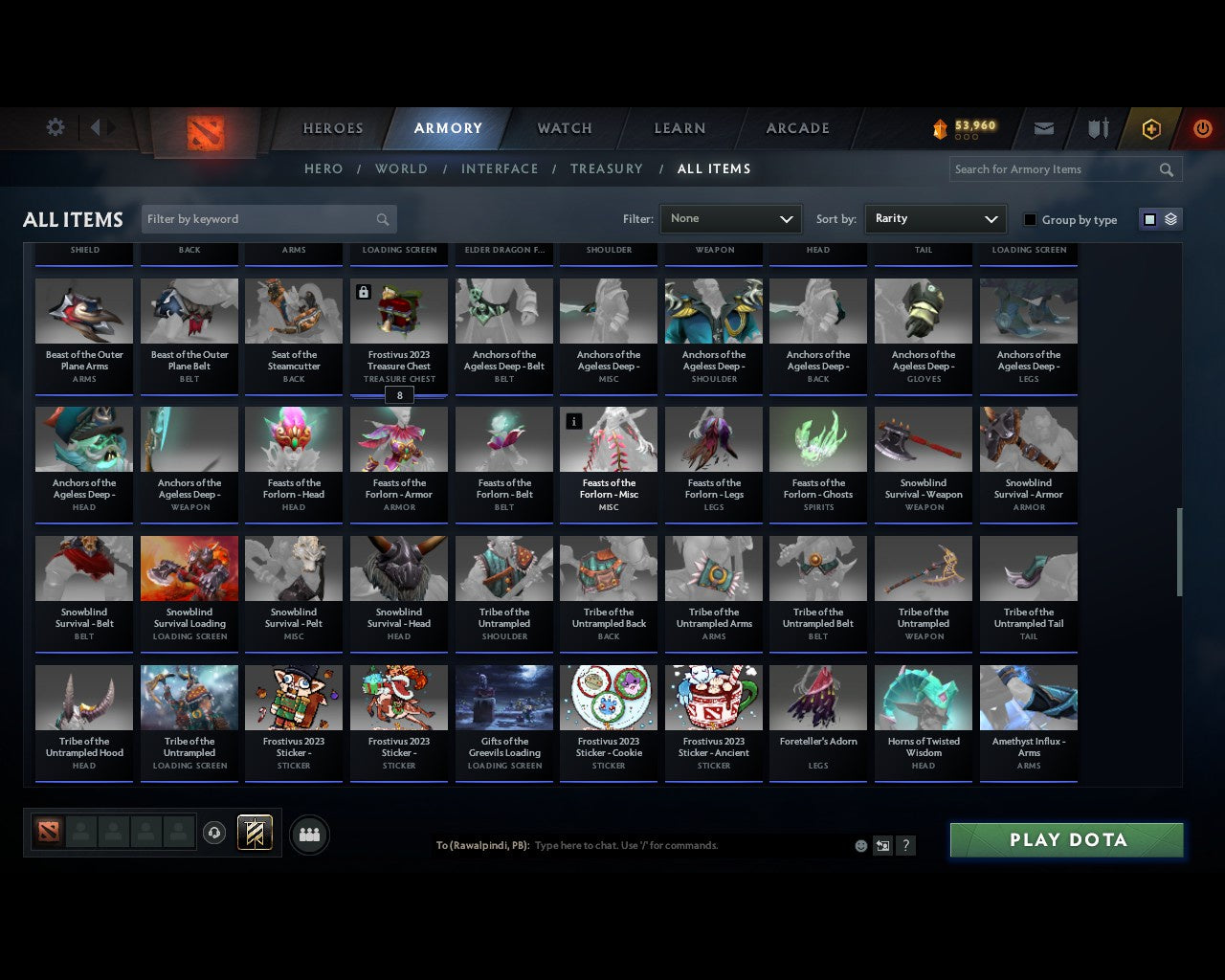Screen dimensions: 1225x980
Task: Open the Sort by Rarity dropdown
Action: click(935, 218)
